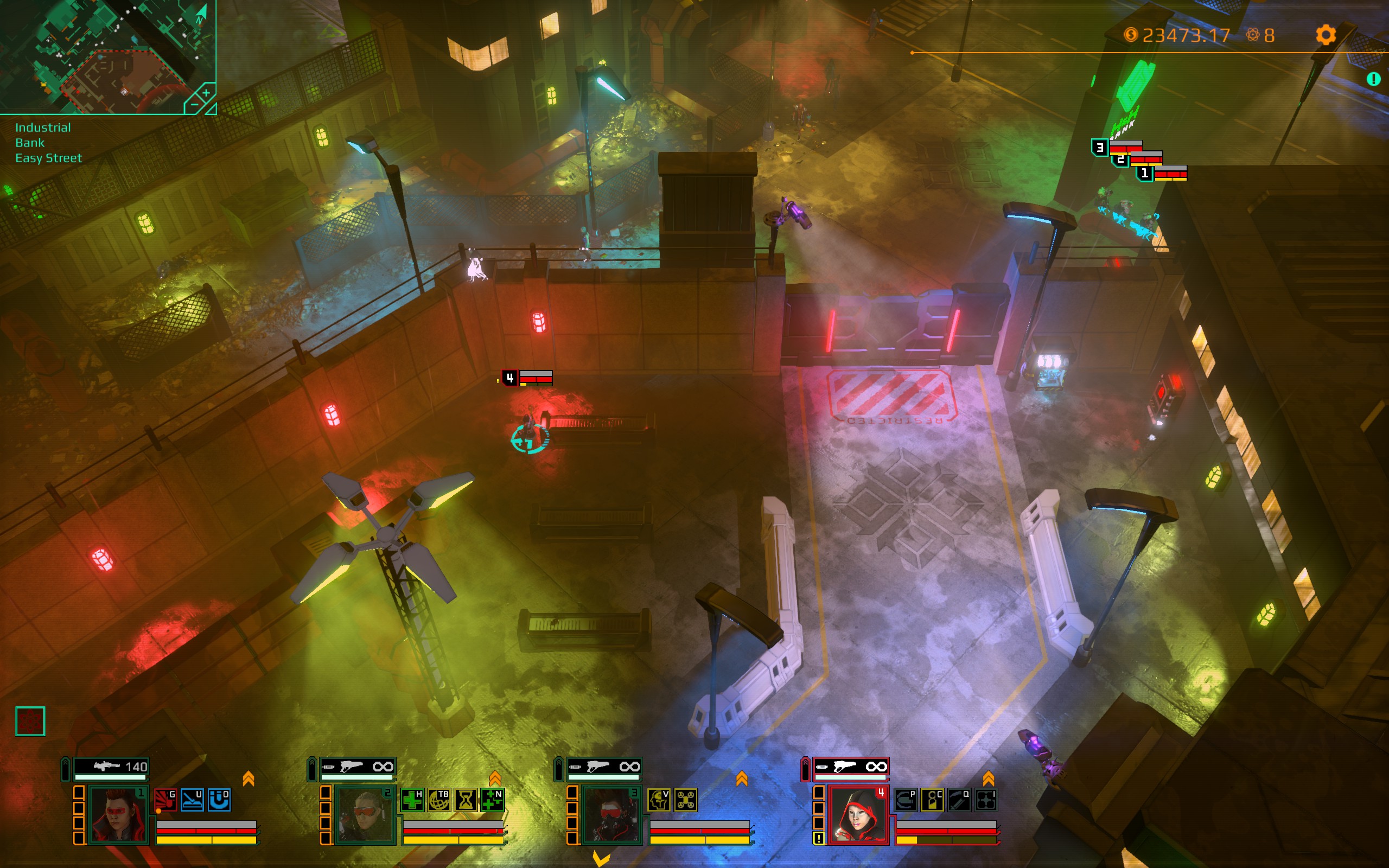
Task: Click the minimap's zoom-in plus button
Action: [206, 92]
